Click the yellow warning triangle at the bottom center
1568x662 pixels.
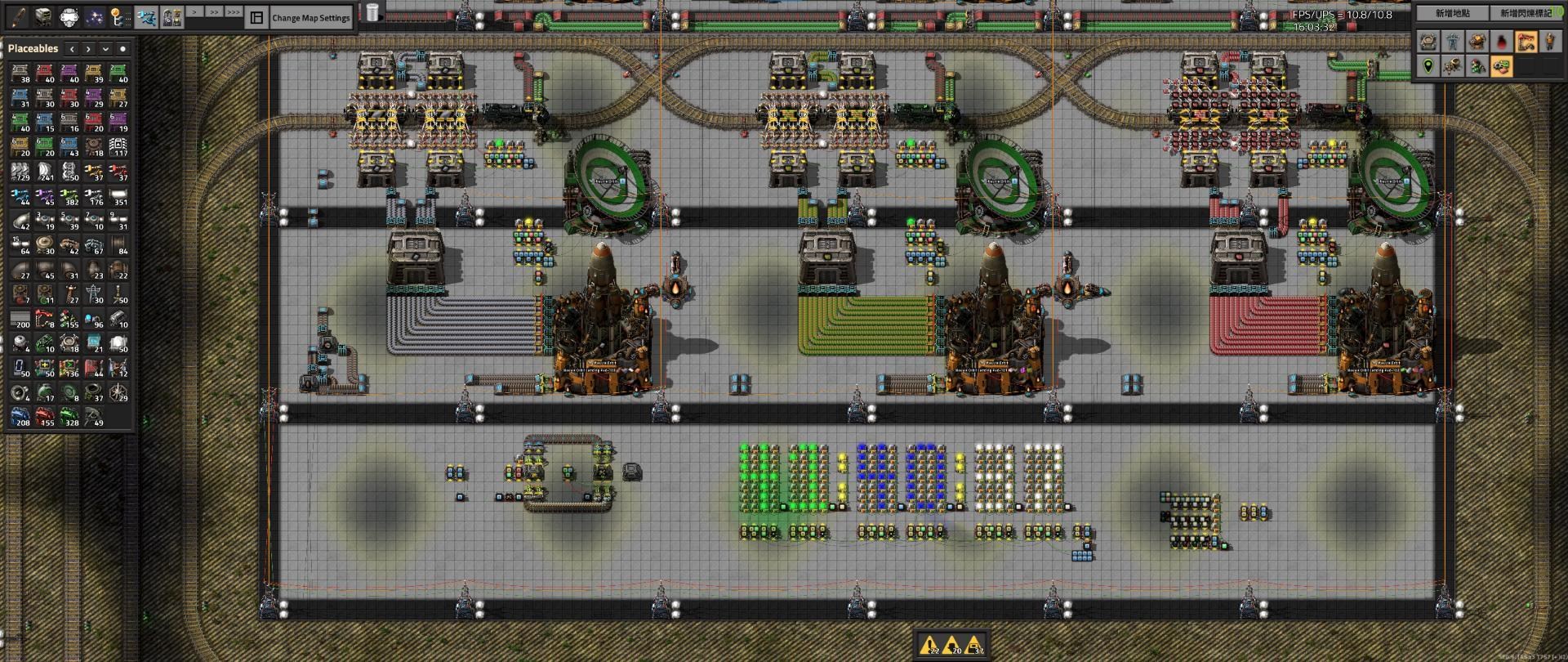930,644
